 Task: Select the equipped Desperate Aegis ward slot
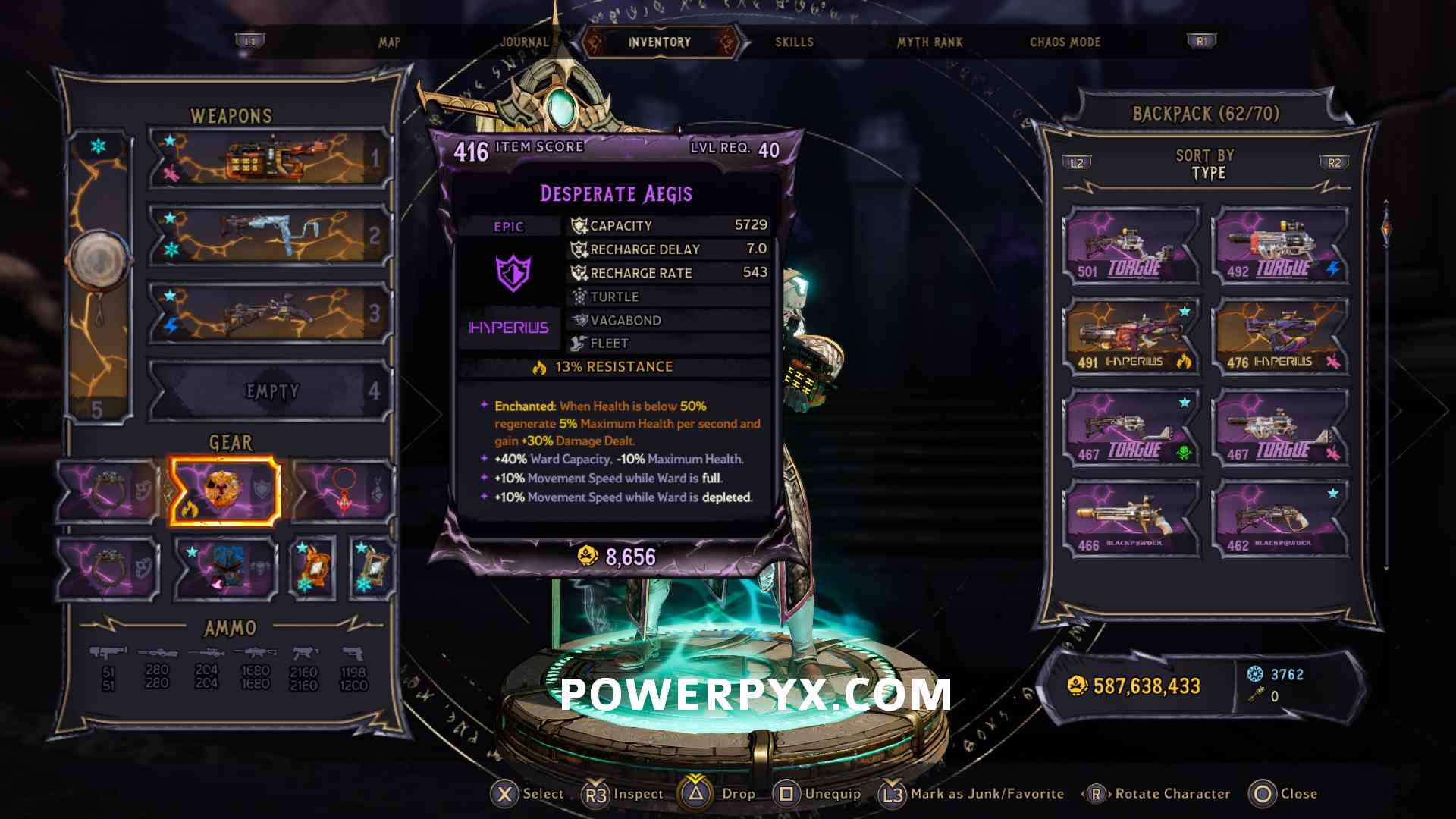pos(224,491)
